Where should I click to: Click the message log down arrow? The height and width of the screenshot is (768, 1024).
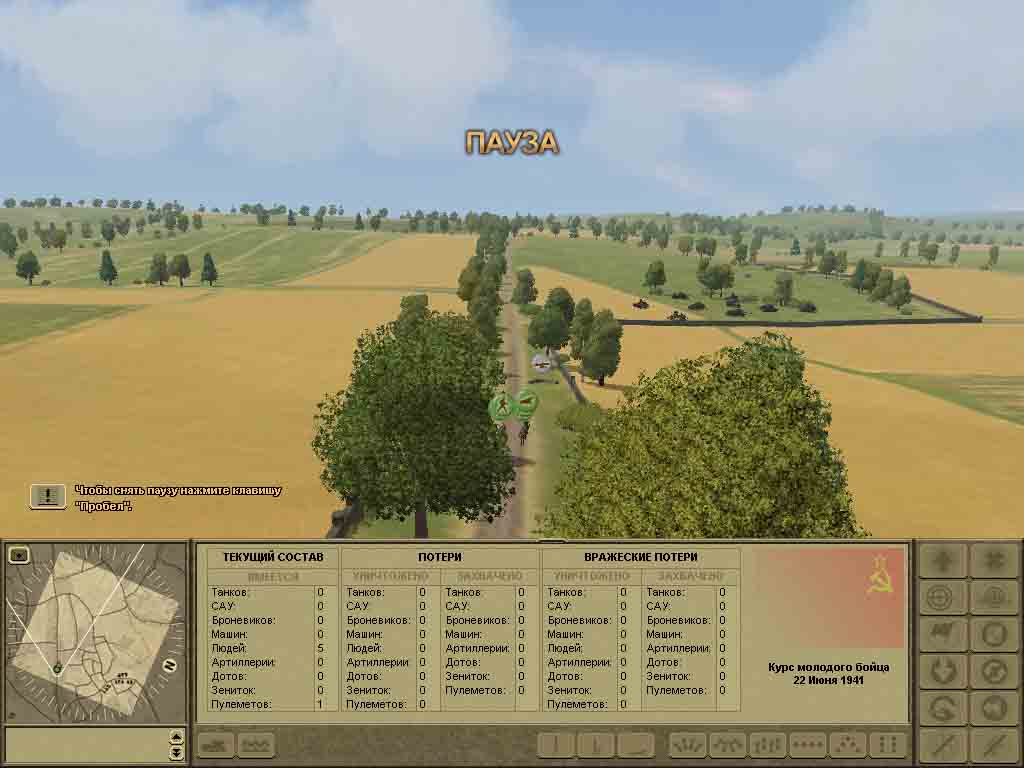point(177,752)
